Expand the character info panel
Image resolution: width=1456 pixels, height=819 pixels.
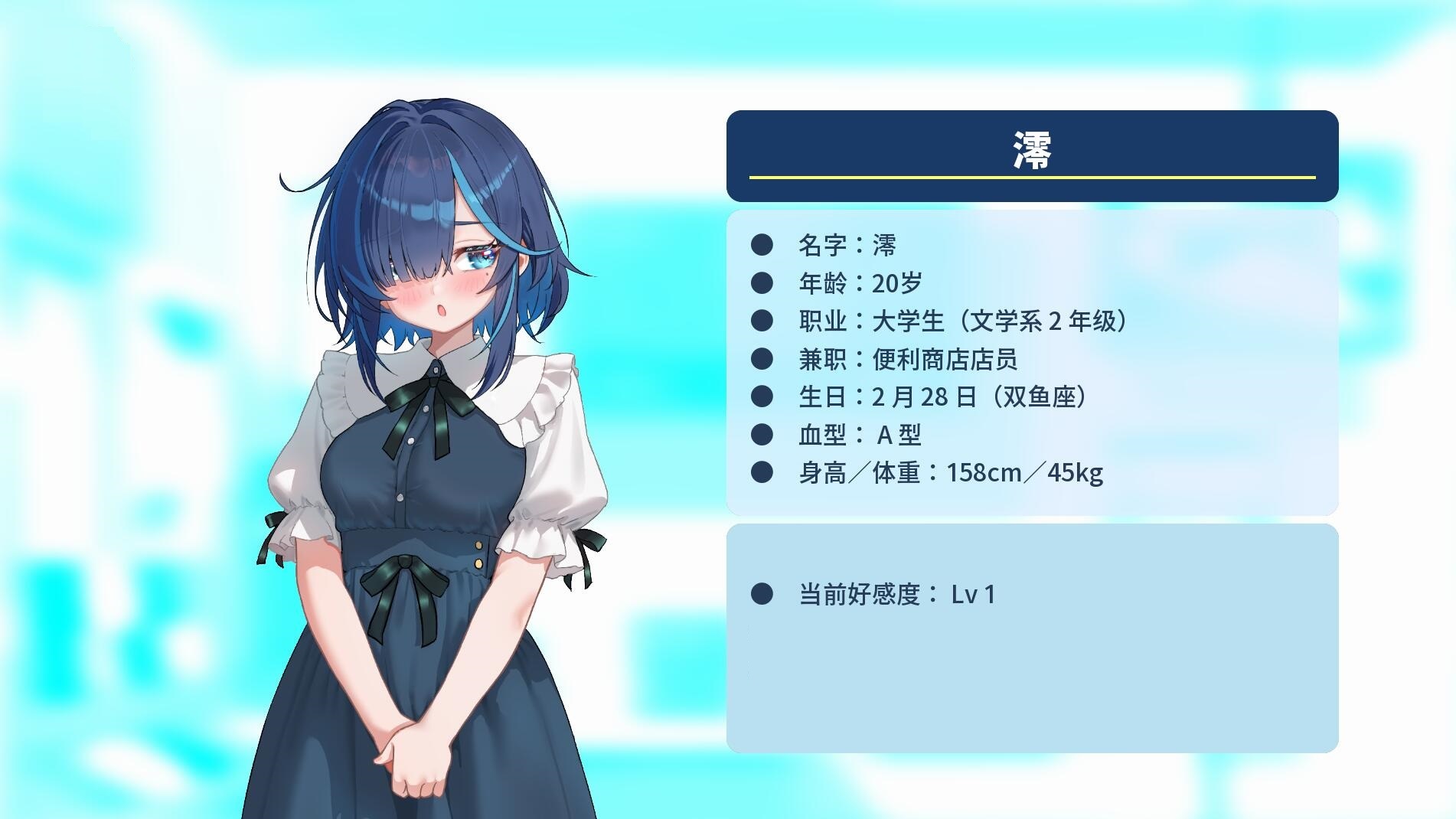1032,360
